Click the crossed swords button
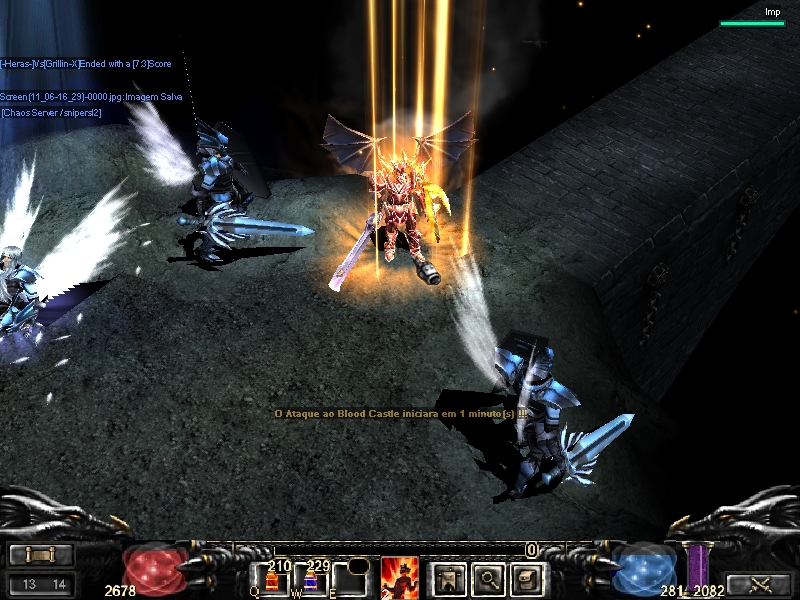This screenshot has height=600, width=800. pos(757,584)
